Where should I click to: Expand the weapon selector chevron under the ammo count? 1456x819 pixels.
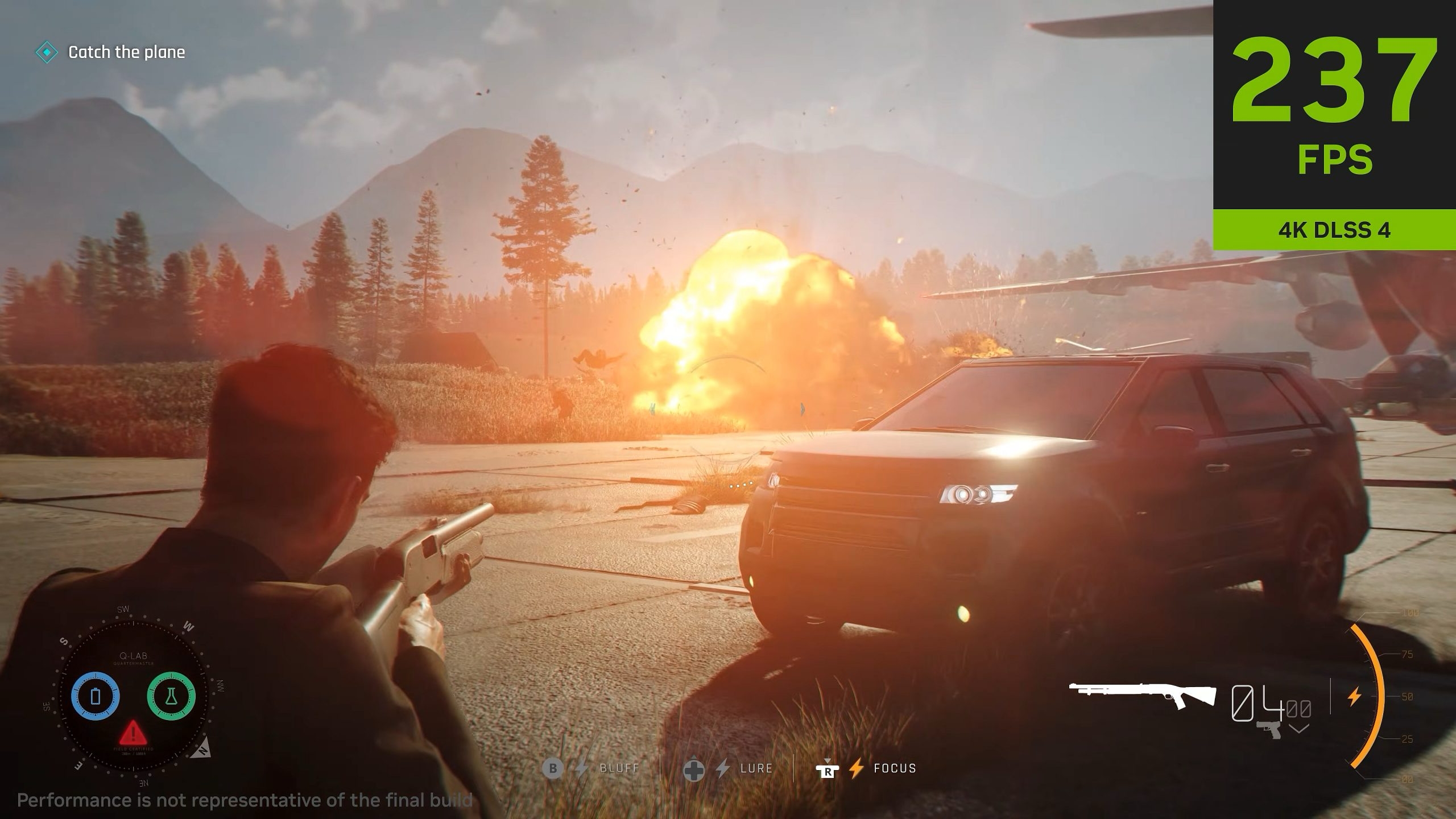pos(1298,729)
